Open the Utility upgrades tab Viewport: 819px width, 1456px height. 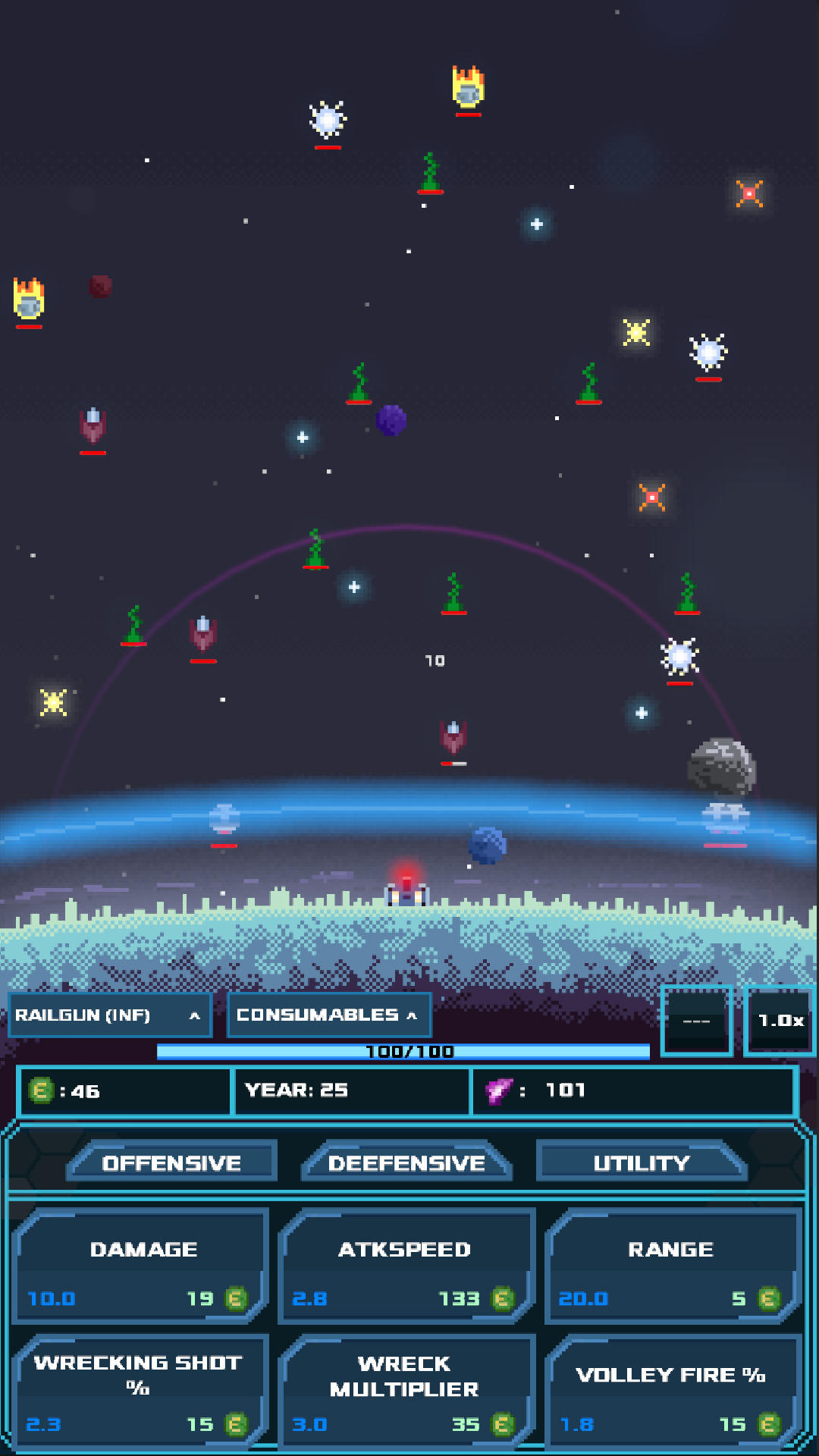click(642, 1163)
